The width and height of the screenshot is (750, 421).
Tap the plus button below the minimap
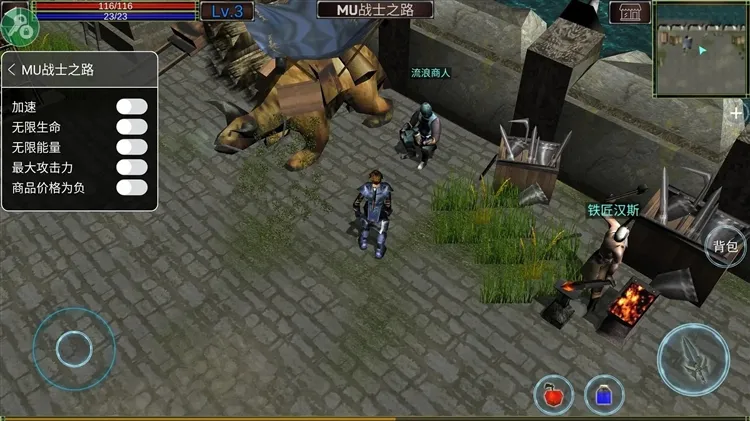tap(737, 113)
